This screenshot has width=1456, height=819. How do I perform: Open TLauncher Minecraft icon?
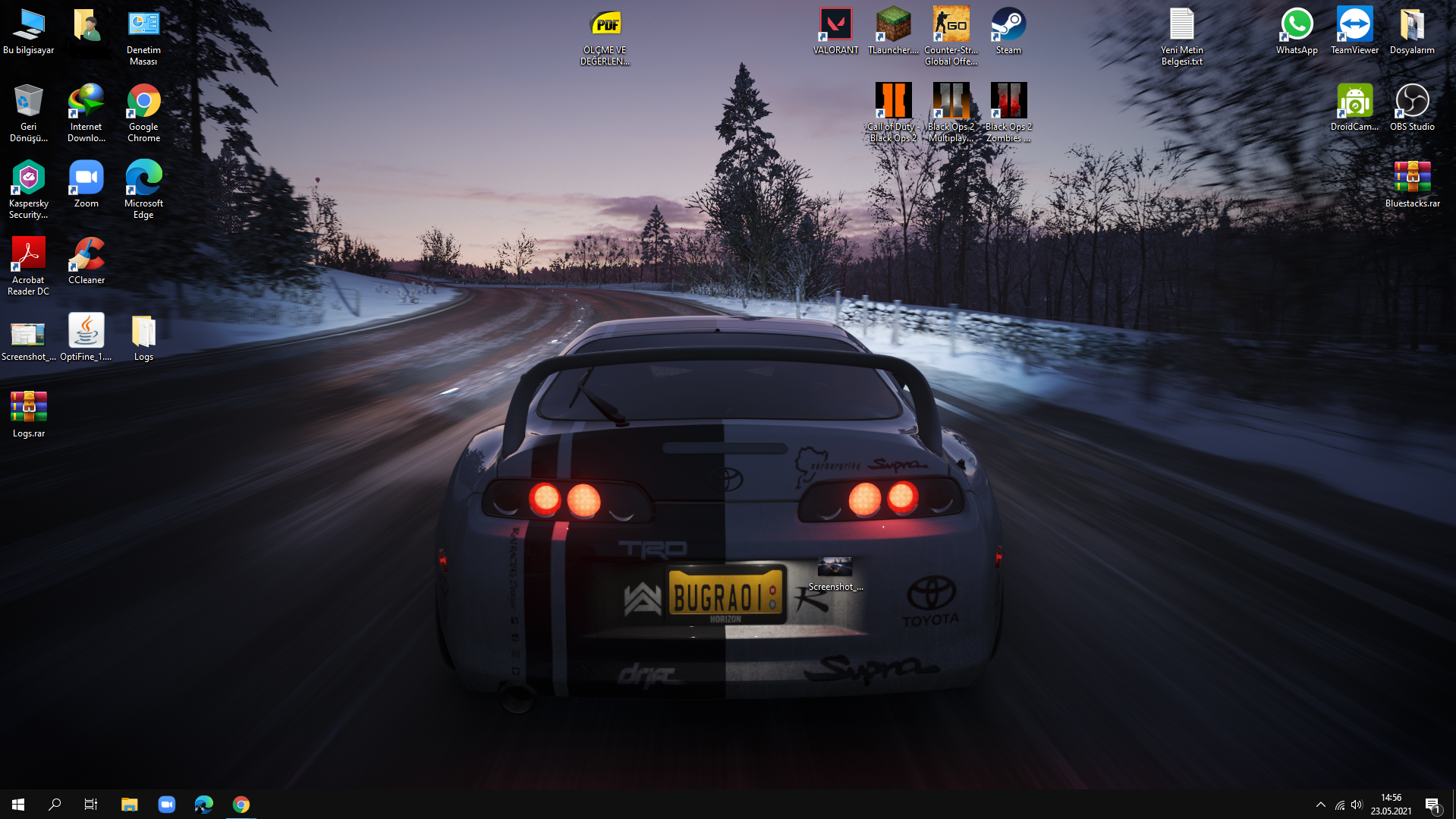pos(892,24)
